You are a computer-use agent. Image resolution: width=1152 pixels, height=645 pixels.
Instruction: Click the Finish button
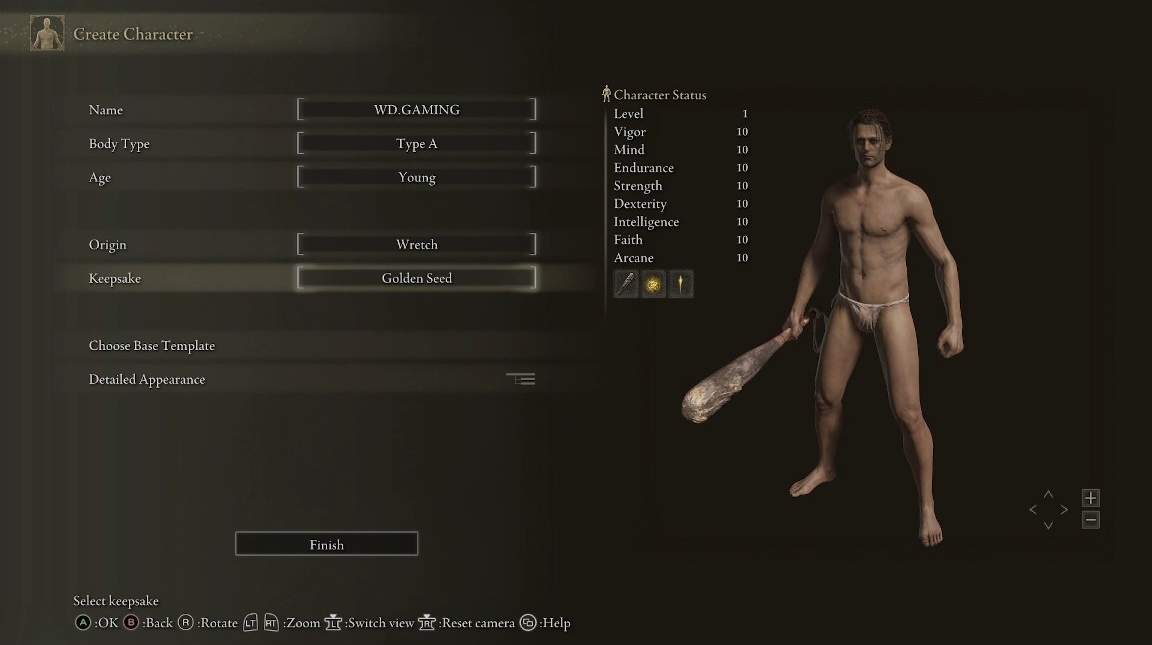point(326,545)
